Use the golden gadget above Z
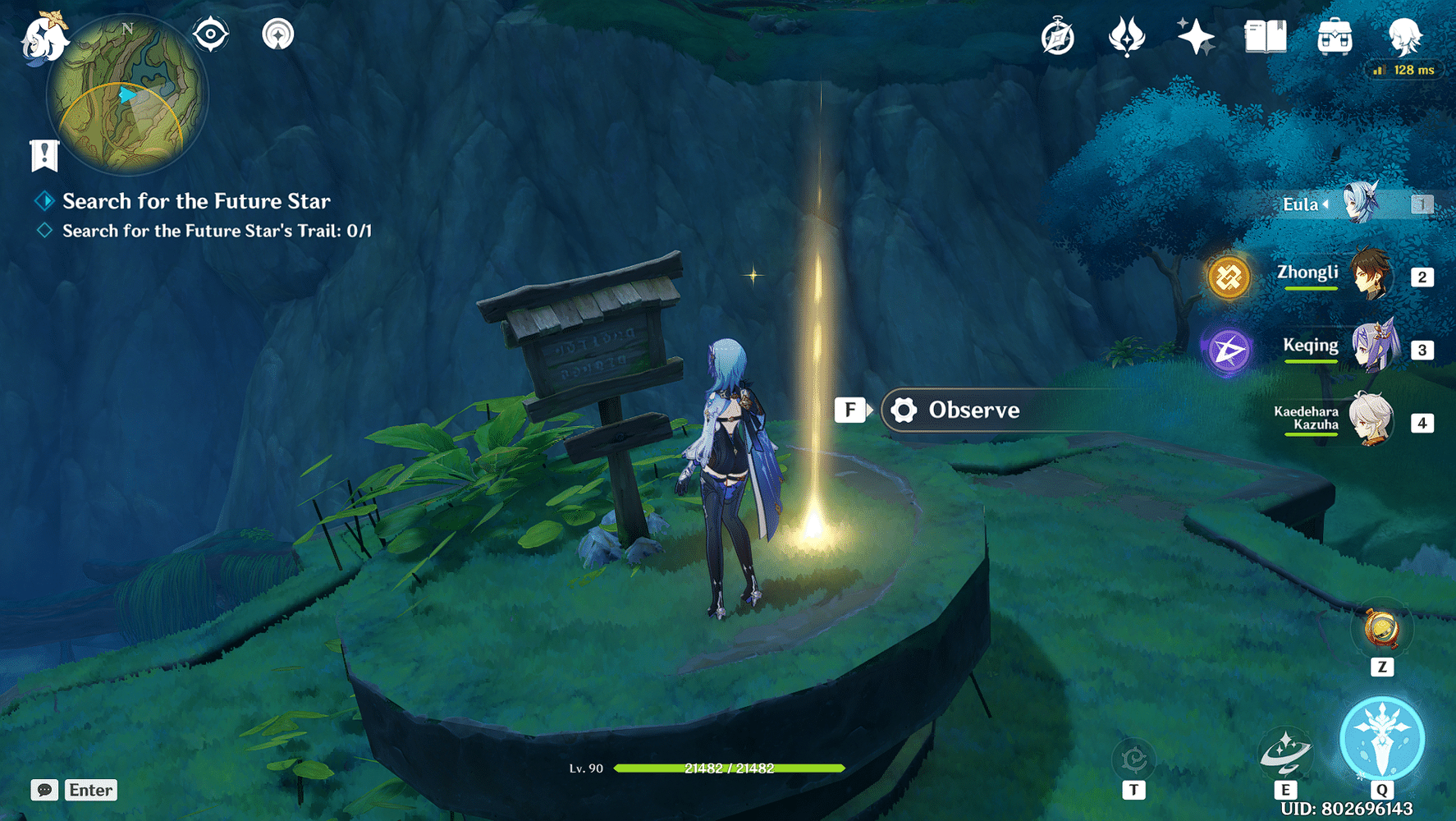The width and height of the screenshot is (1456, 821). tap(1382, 630)
